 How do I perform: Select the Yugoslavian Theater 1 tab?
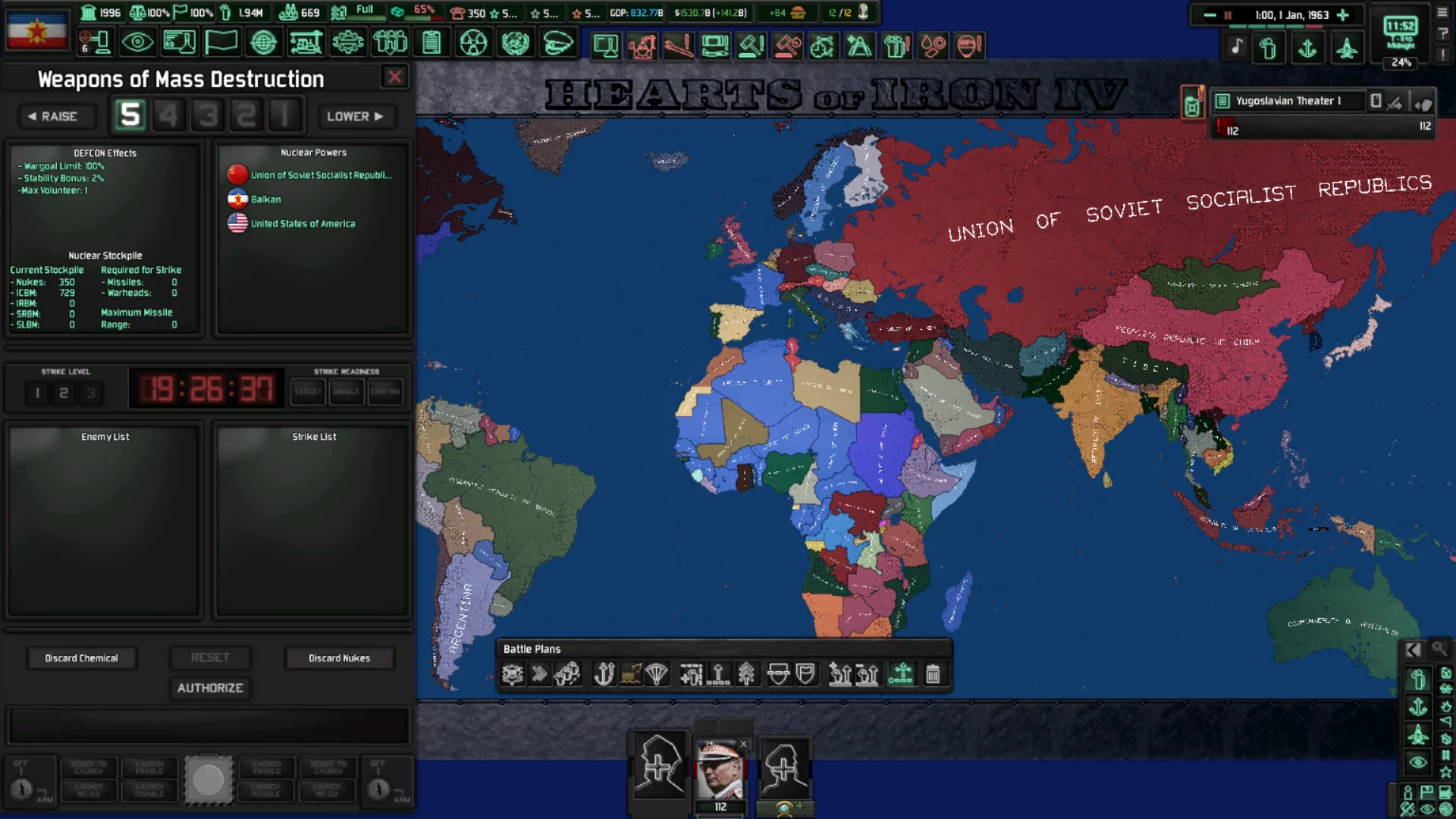click(x=1289, y=100)
